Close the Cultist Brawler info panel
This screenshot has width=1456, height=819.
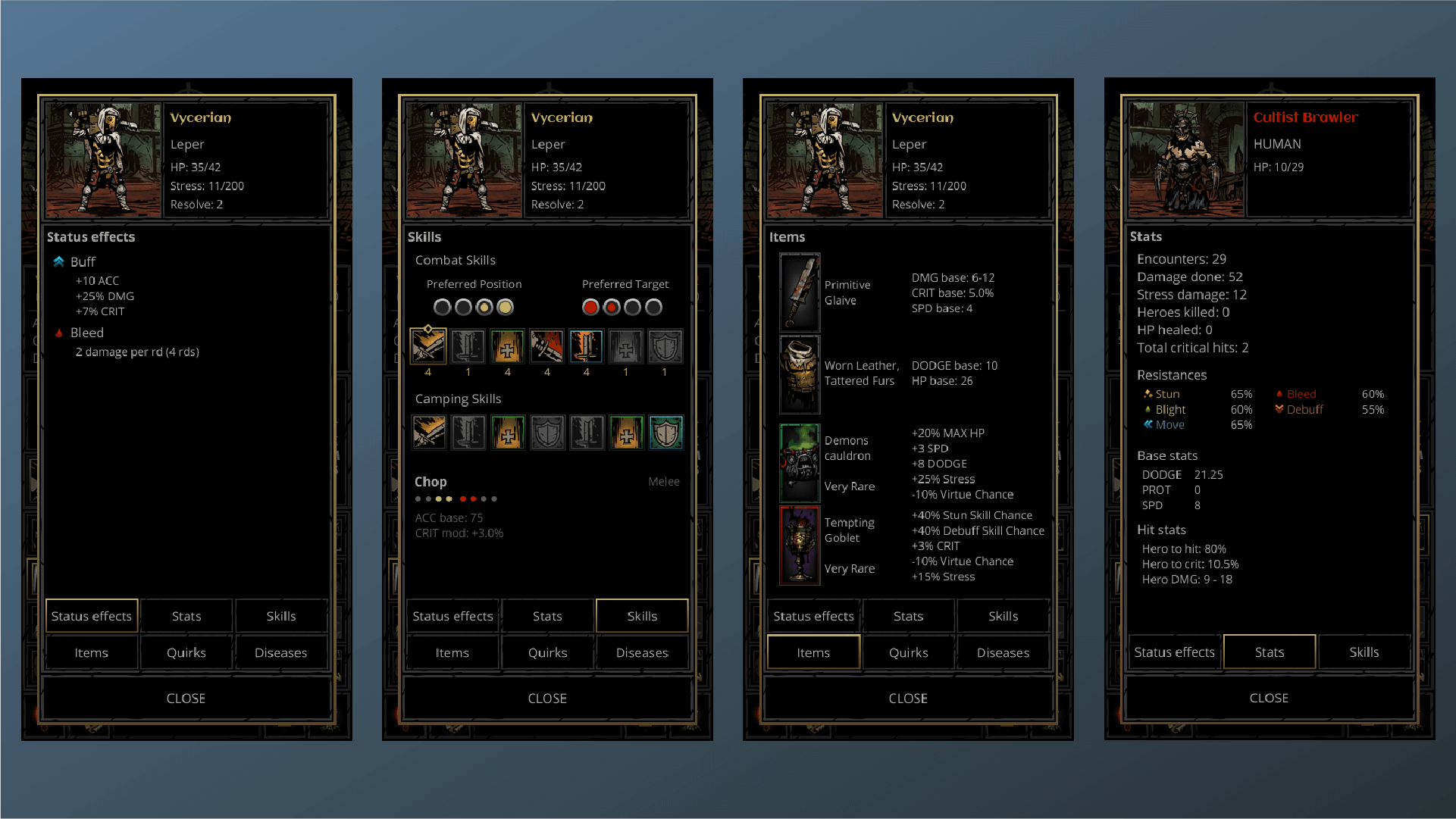pyautogui.click(x=1269, y=698)
